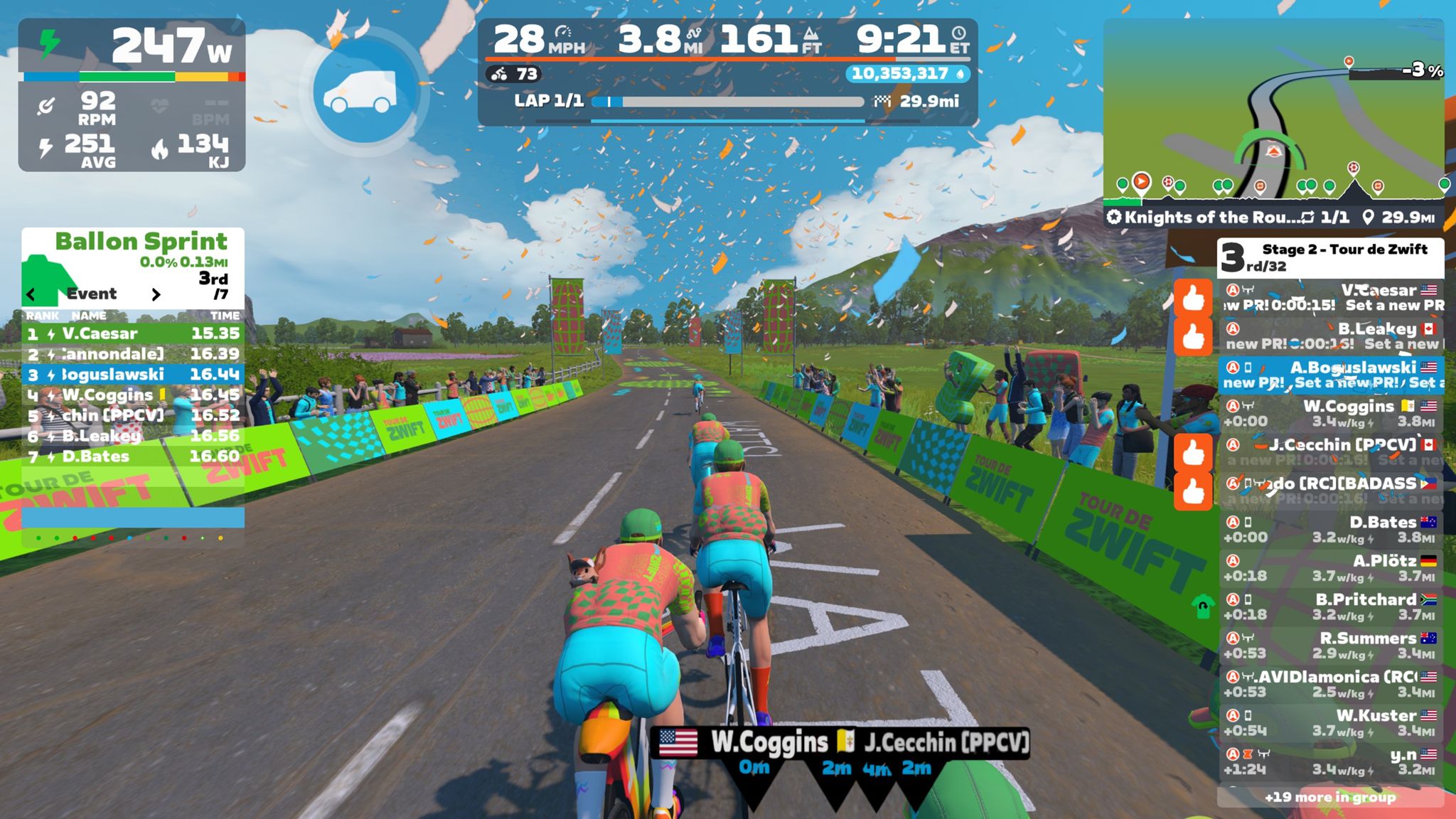The width and height of the screenshot is (1456, 819).
Task: Show previous Ballon Sprint leaderboard view
Action: (31, 294)
